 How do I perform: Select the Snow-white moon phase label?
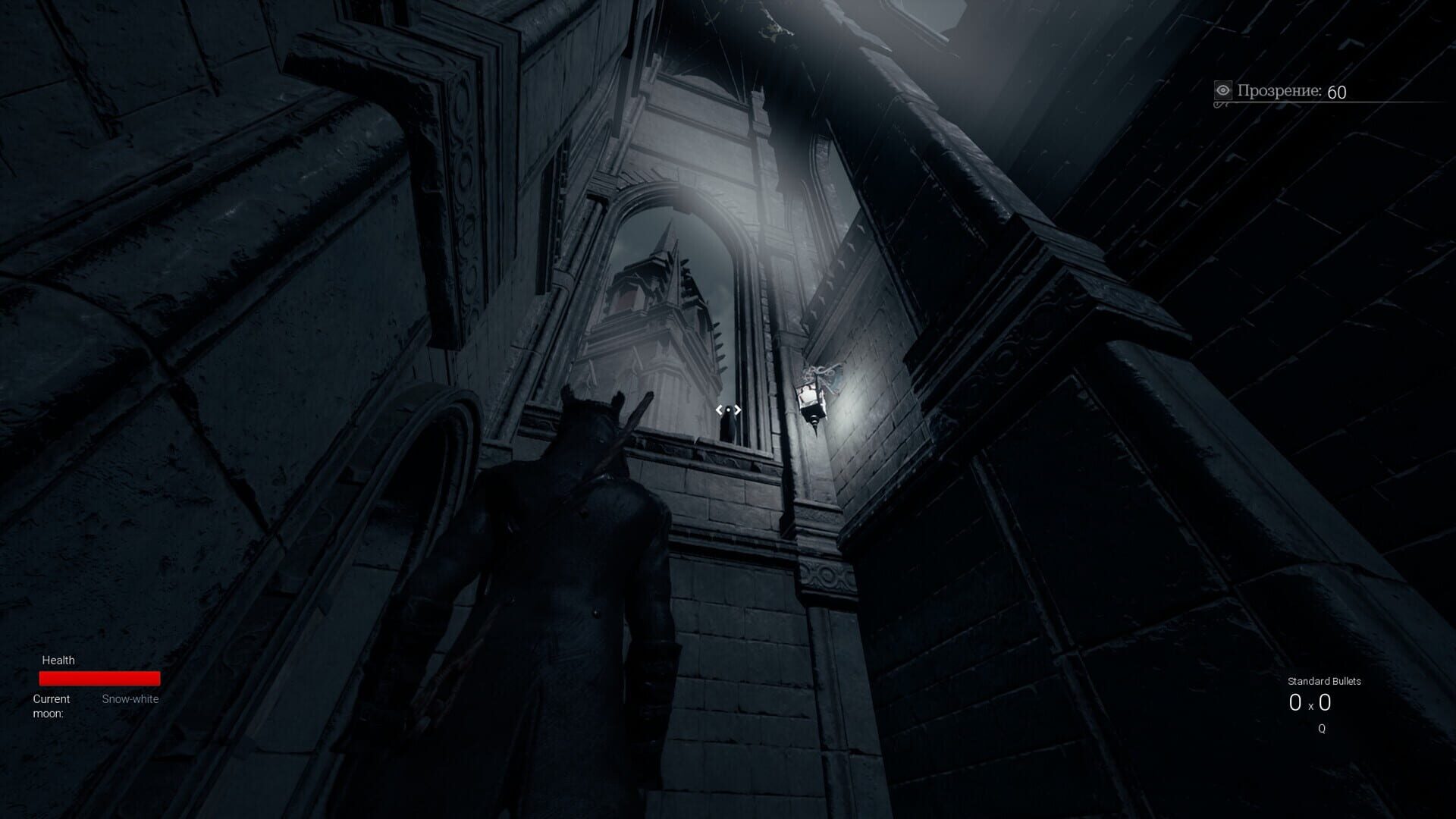point(130,699)
